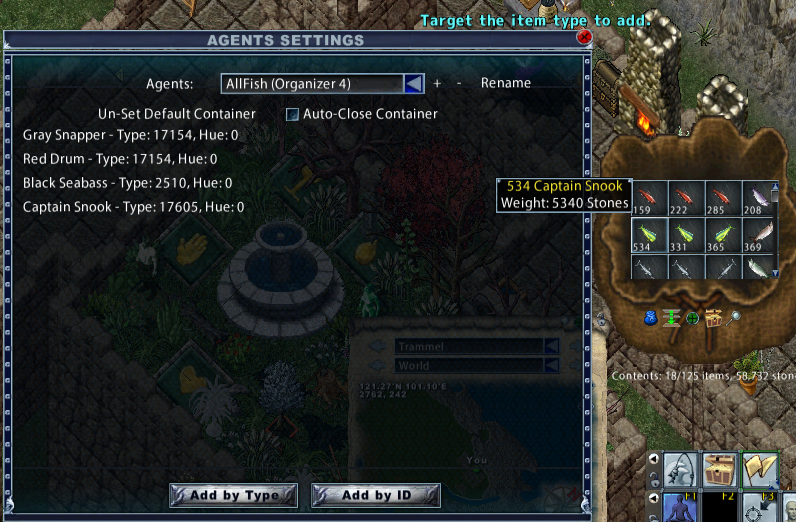
Task: Close the Agents Settings window
Action: coord(585,37)
